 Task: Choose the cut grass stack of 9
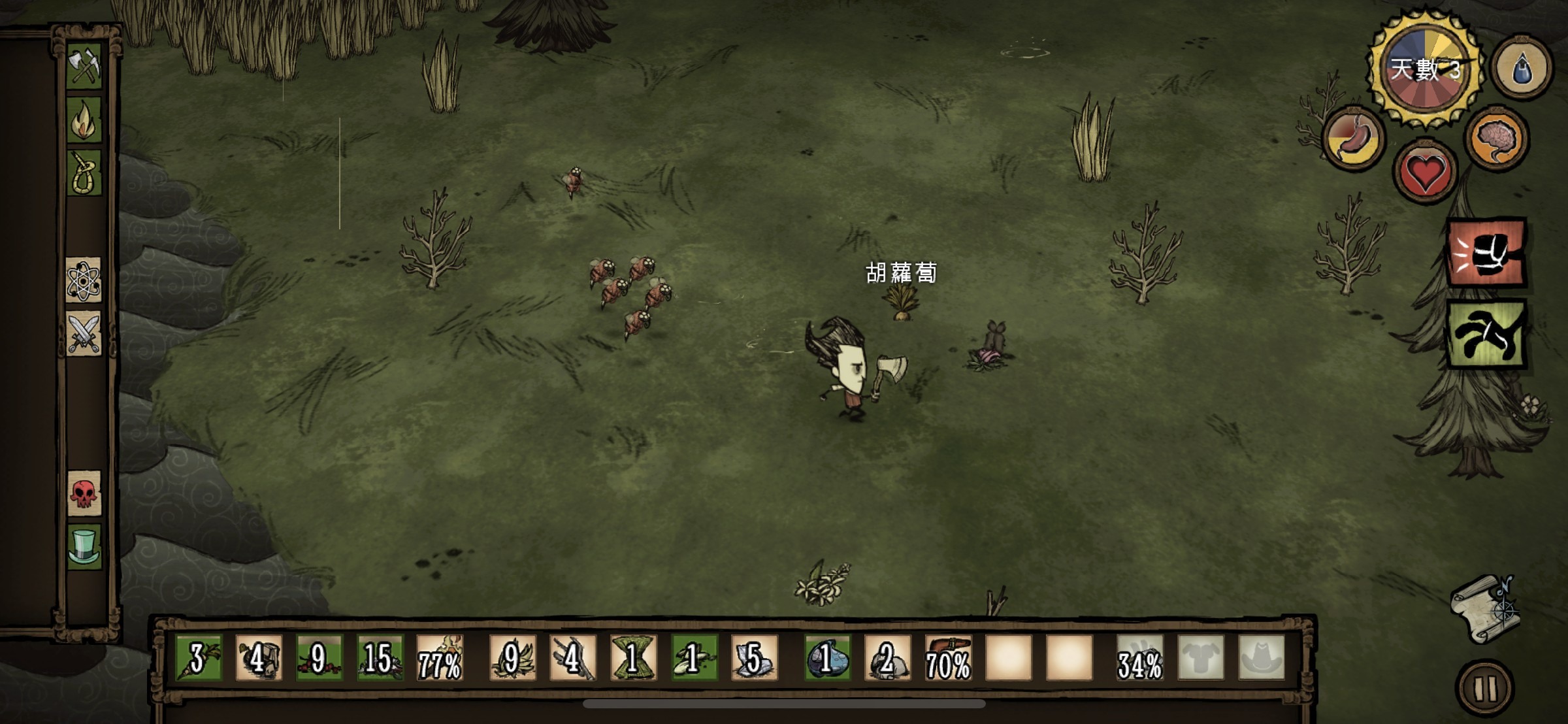tap(512, 657)
